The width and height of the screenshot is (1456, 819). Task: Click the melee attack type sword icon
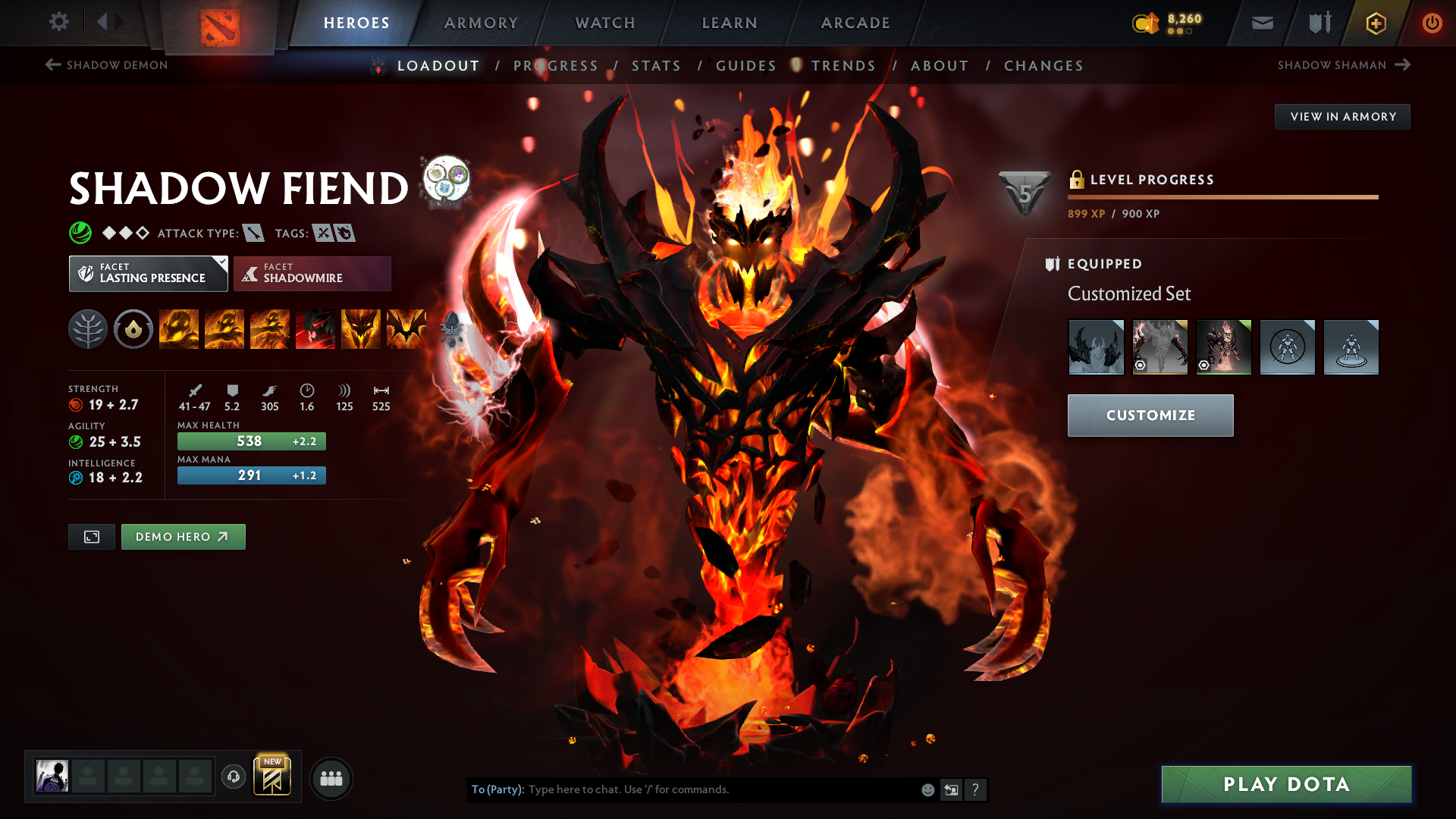pos(253,233)
